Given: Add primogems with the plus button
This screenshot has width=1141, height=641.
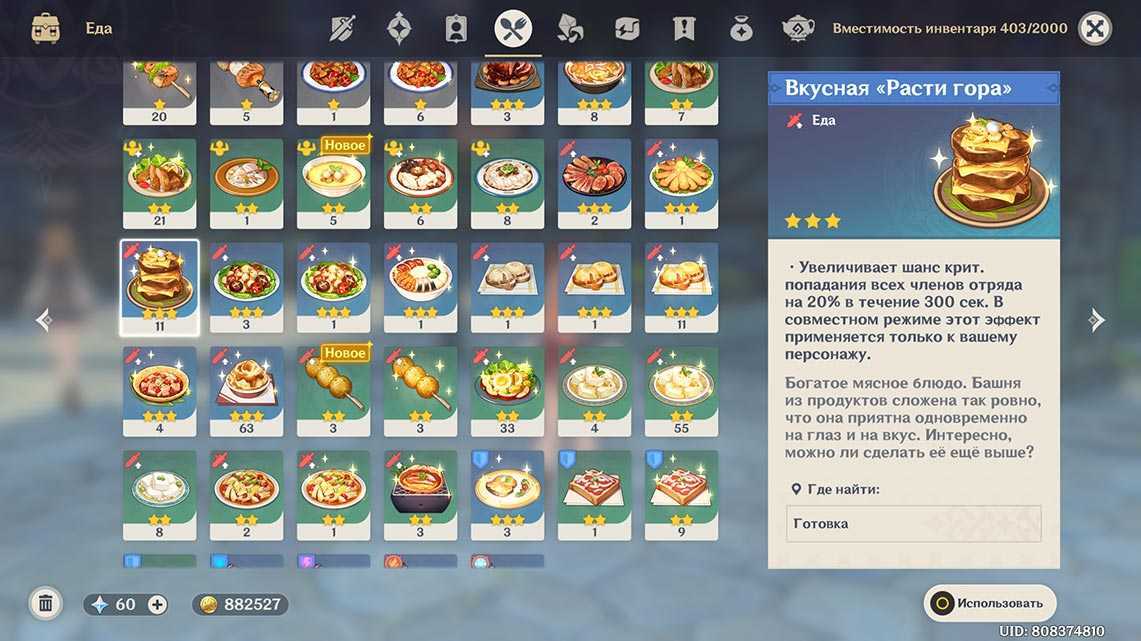Looking at the screenshot, I should click(157, 604).
